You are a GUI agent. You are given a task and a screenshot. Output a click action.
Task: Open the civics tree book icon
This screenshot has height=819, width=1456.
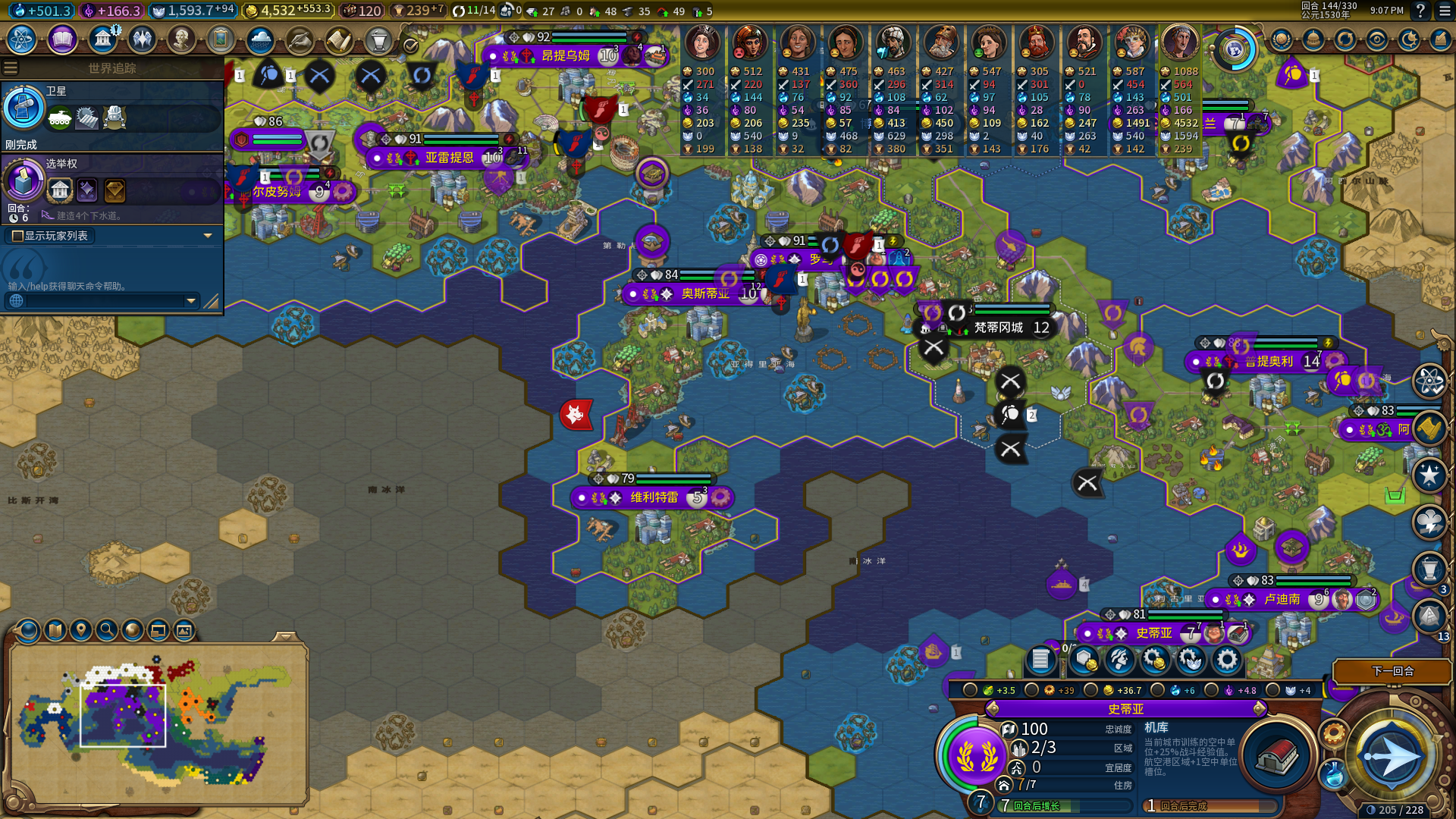62,39
